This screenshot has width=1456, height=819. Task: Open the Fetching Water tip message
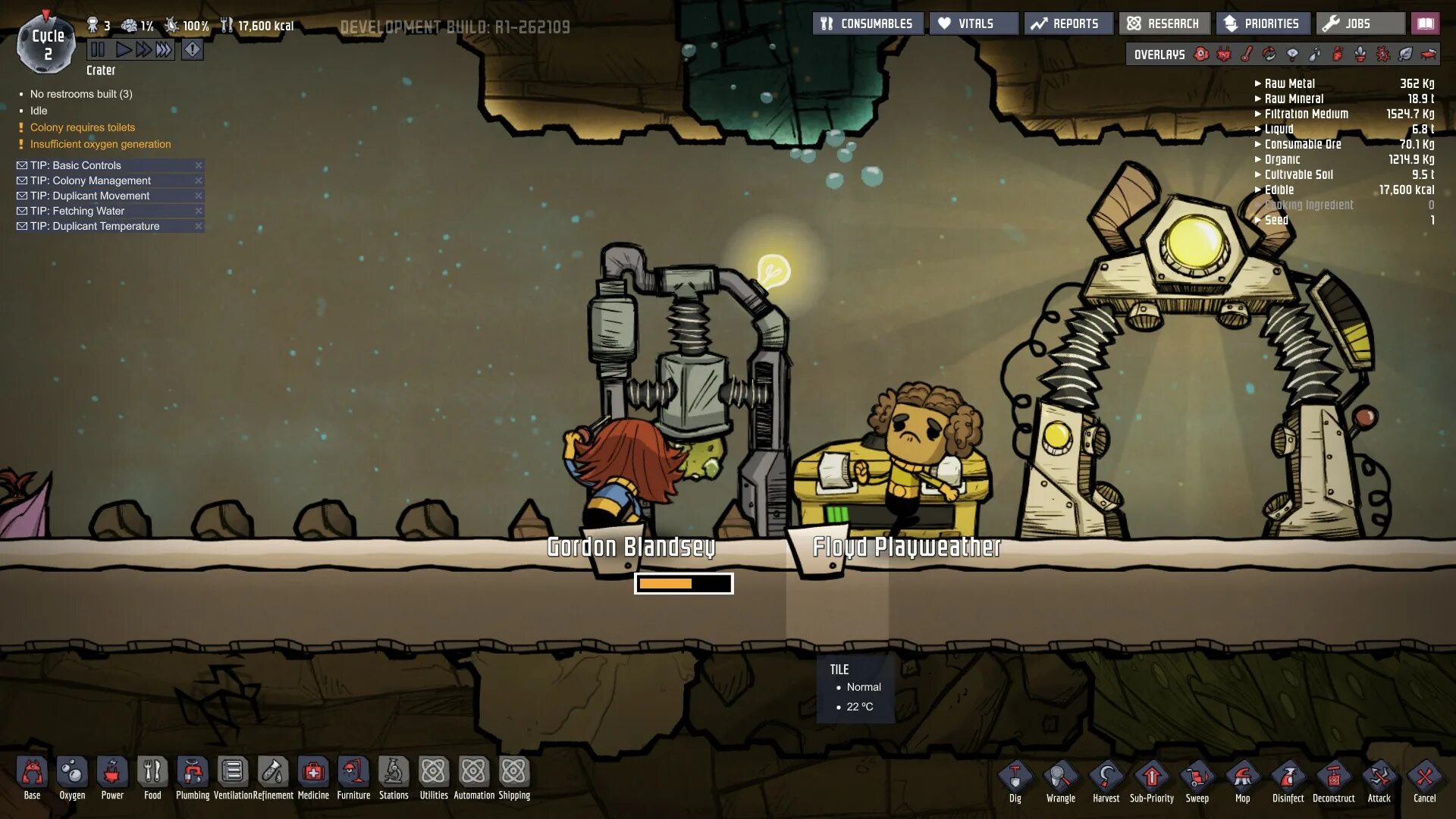[77, 211]
